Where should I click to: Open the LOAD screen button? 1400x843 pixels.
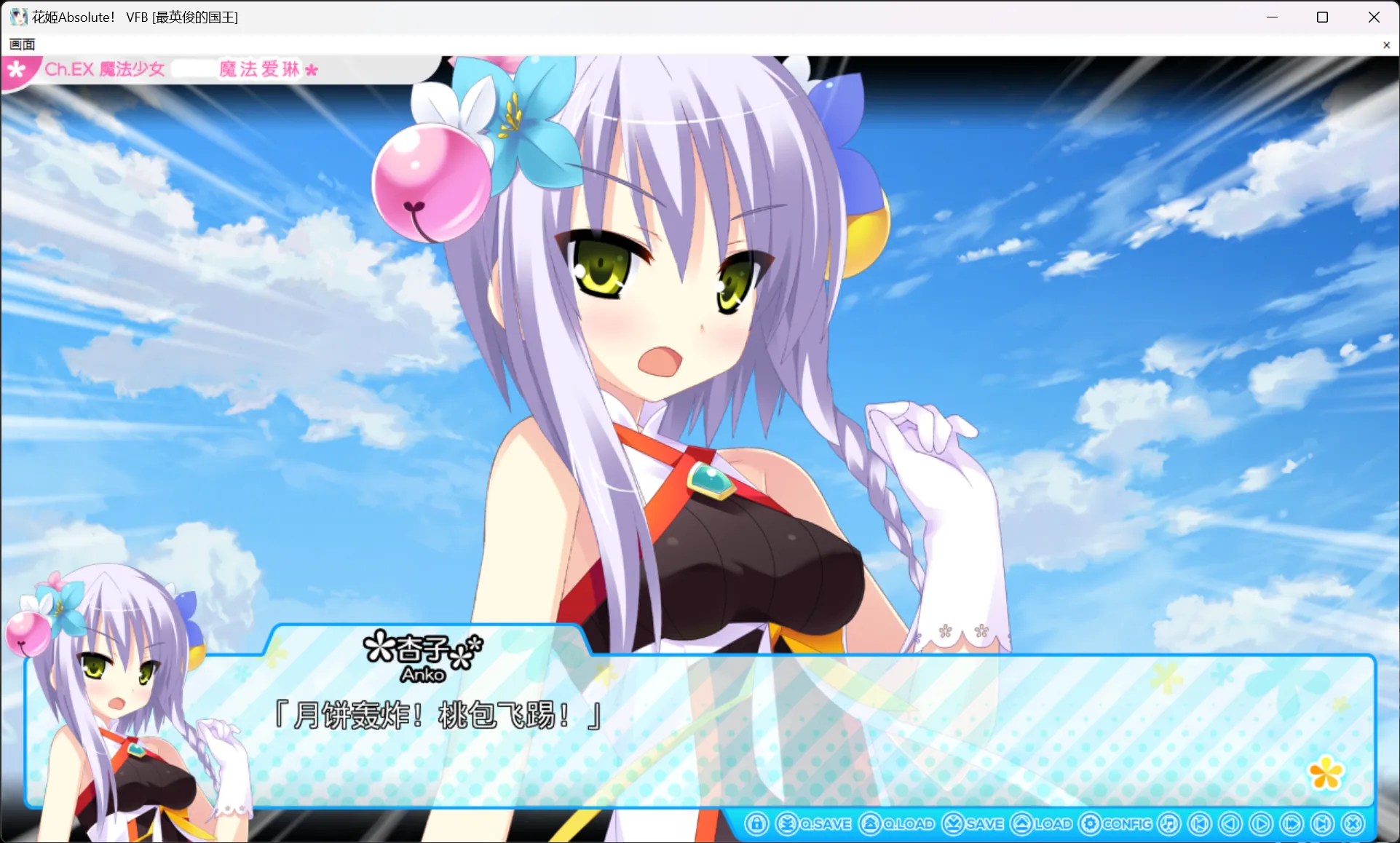tap(1037, 823)
